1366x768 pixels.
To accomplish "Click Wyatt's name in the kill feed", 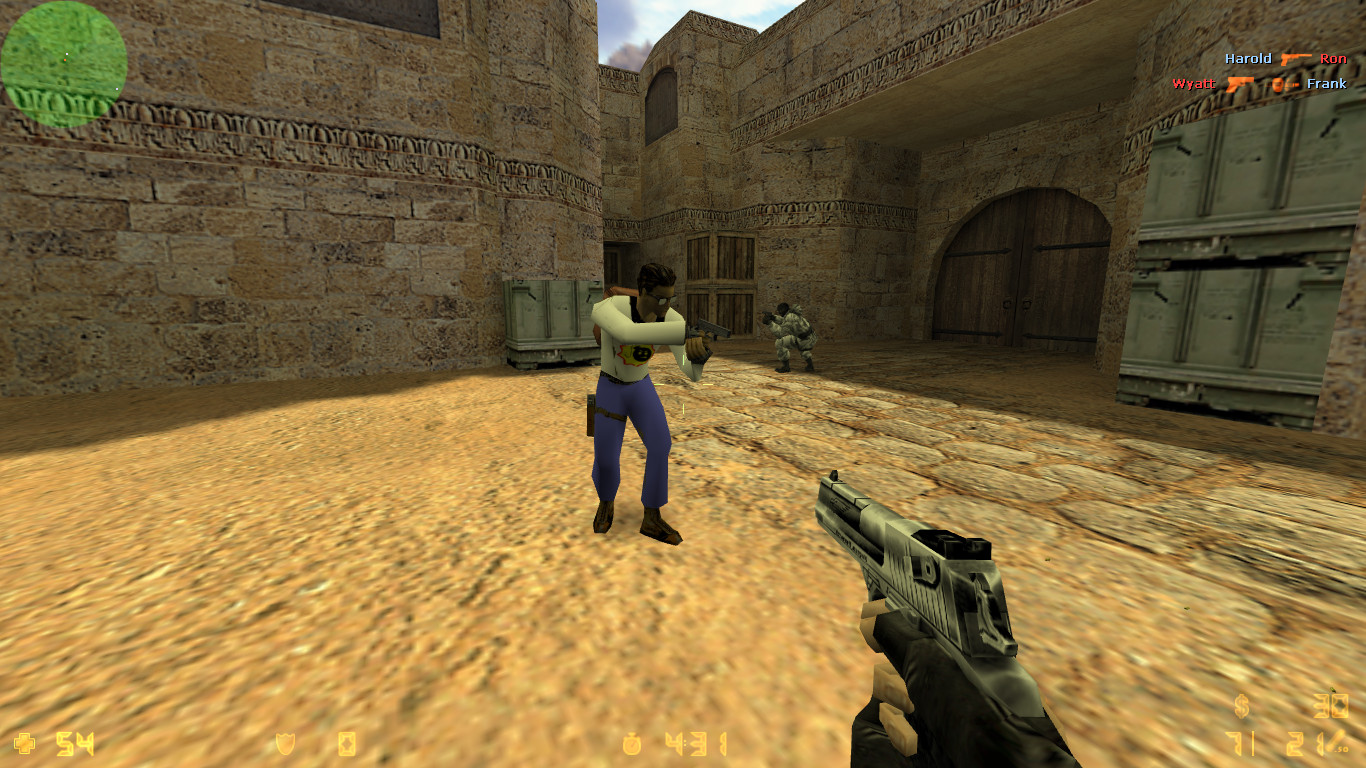I will coord(1195,84).
